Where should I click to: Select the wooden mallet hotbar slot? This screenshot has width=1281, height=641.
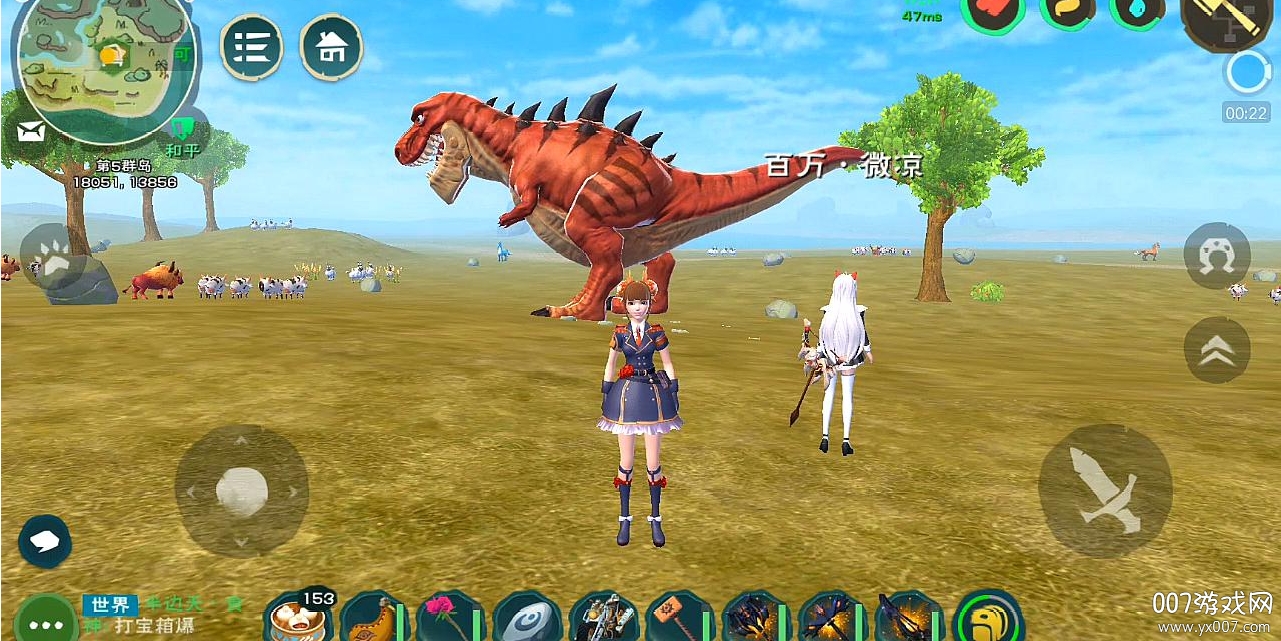[x=678, y=618]
